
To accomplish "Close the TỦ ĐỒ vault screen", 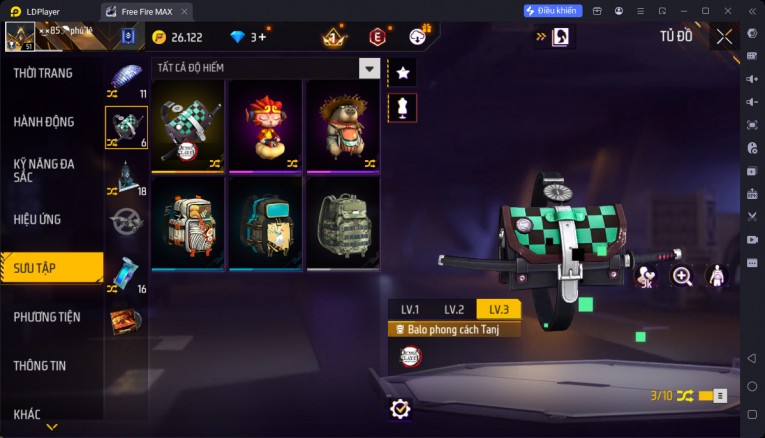I will 724,37.
